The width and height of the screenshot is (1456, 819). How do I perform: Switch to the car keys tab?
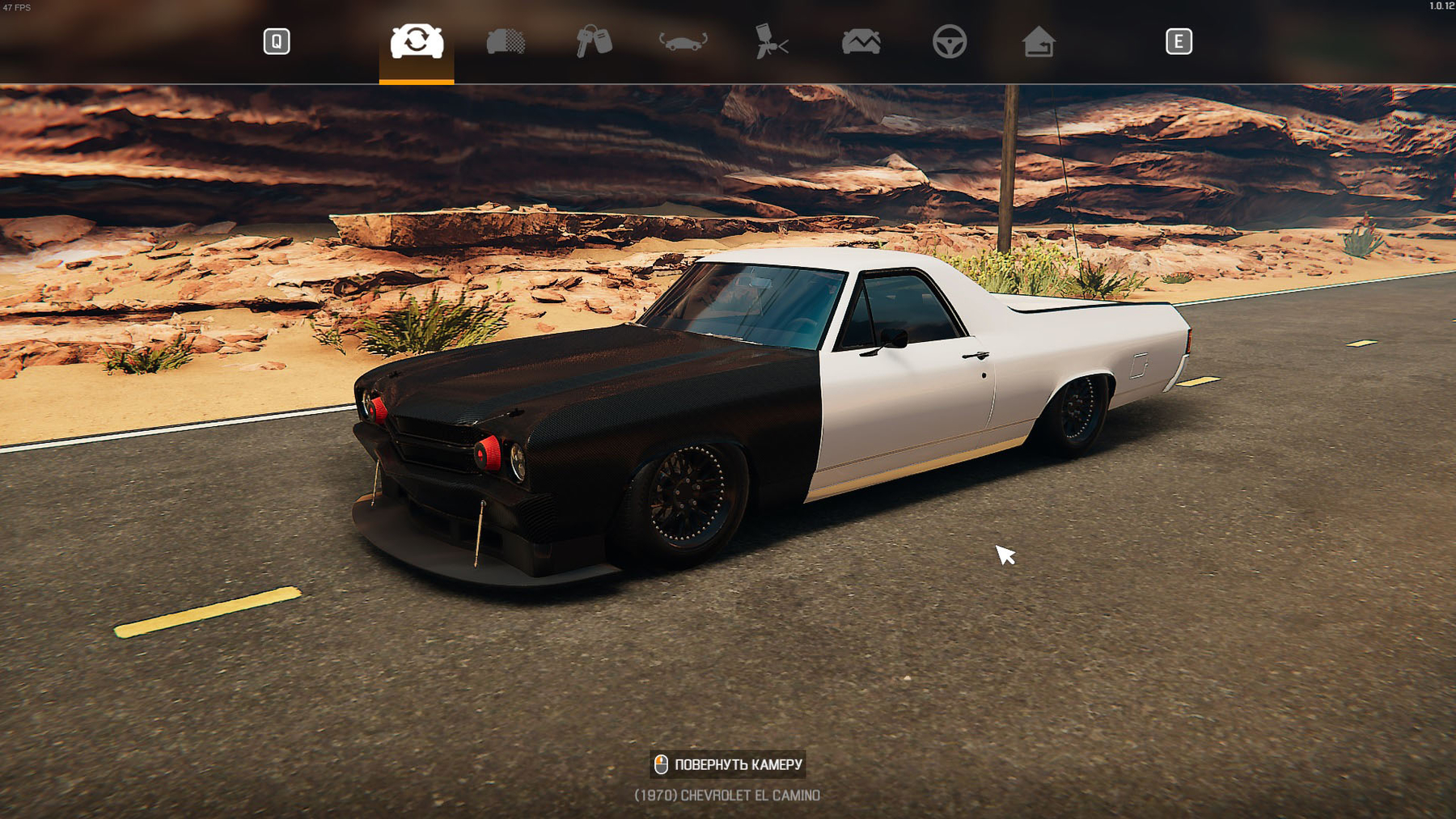pos(594,41)
